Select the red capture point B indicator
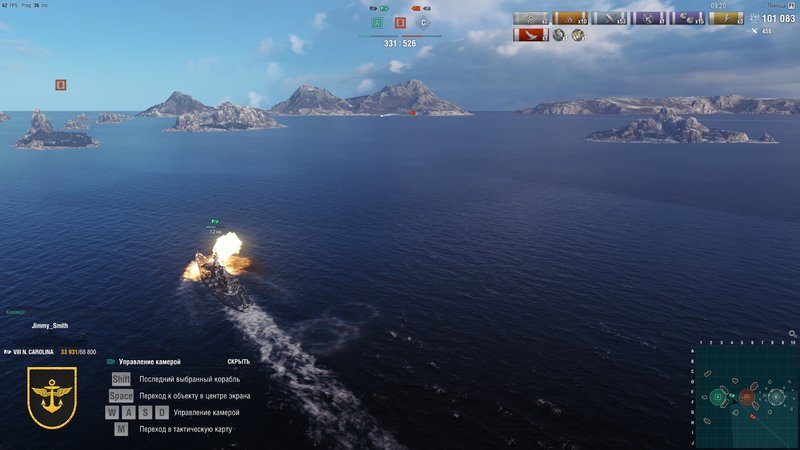 coord(400,22)
